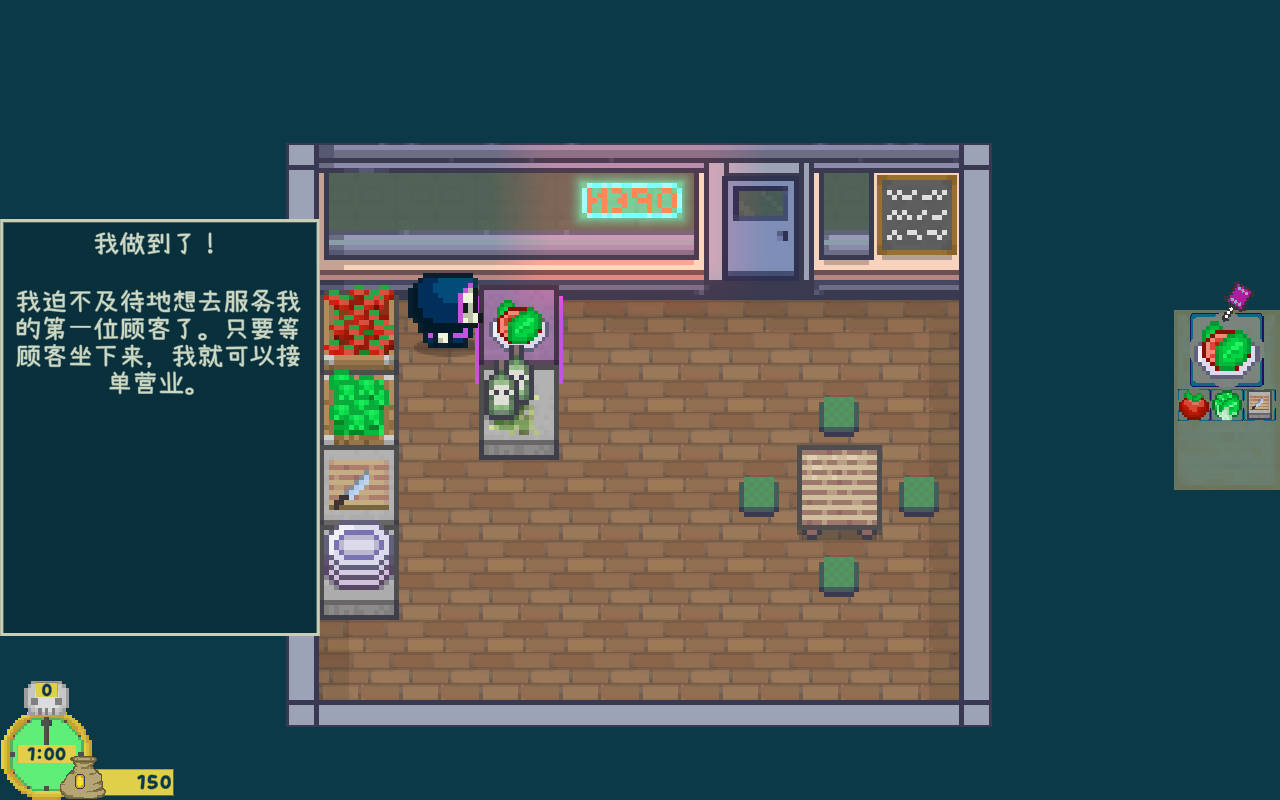Screen dimensions: 1280x800
Task: Click the lettuce crate on the kitchen counter
Action: (358, 405)
